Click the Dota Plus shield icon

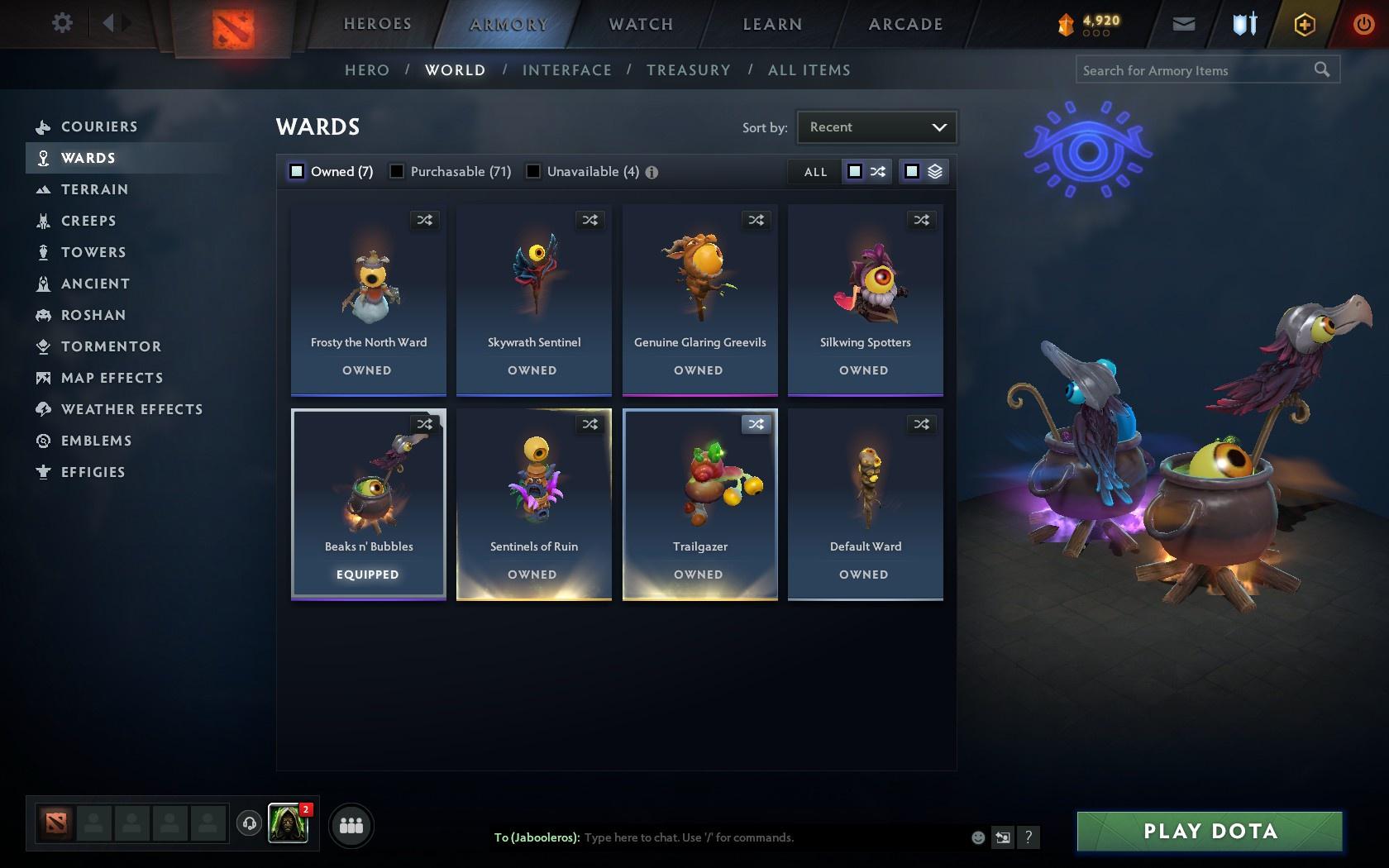(1243, 23)
